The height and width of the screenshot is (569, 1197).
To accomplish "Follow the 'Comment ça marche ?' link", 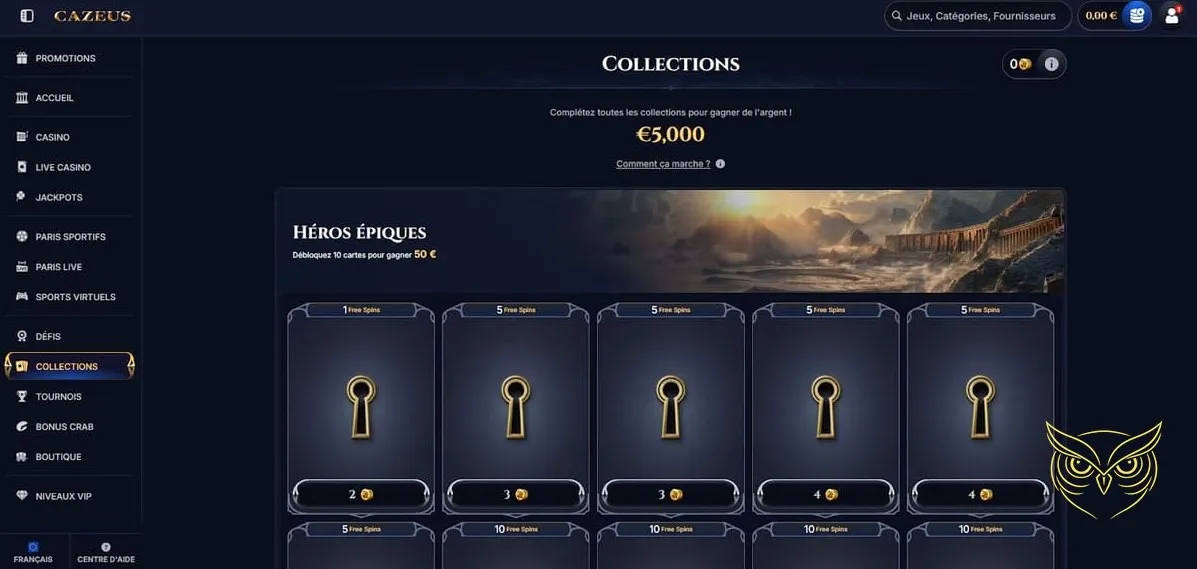I will point(663,164).
